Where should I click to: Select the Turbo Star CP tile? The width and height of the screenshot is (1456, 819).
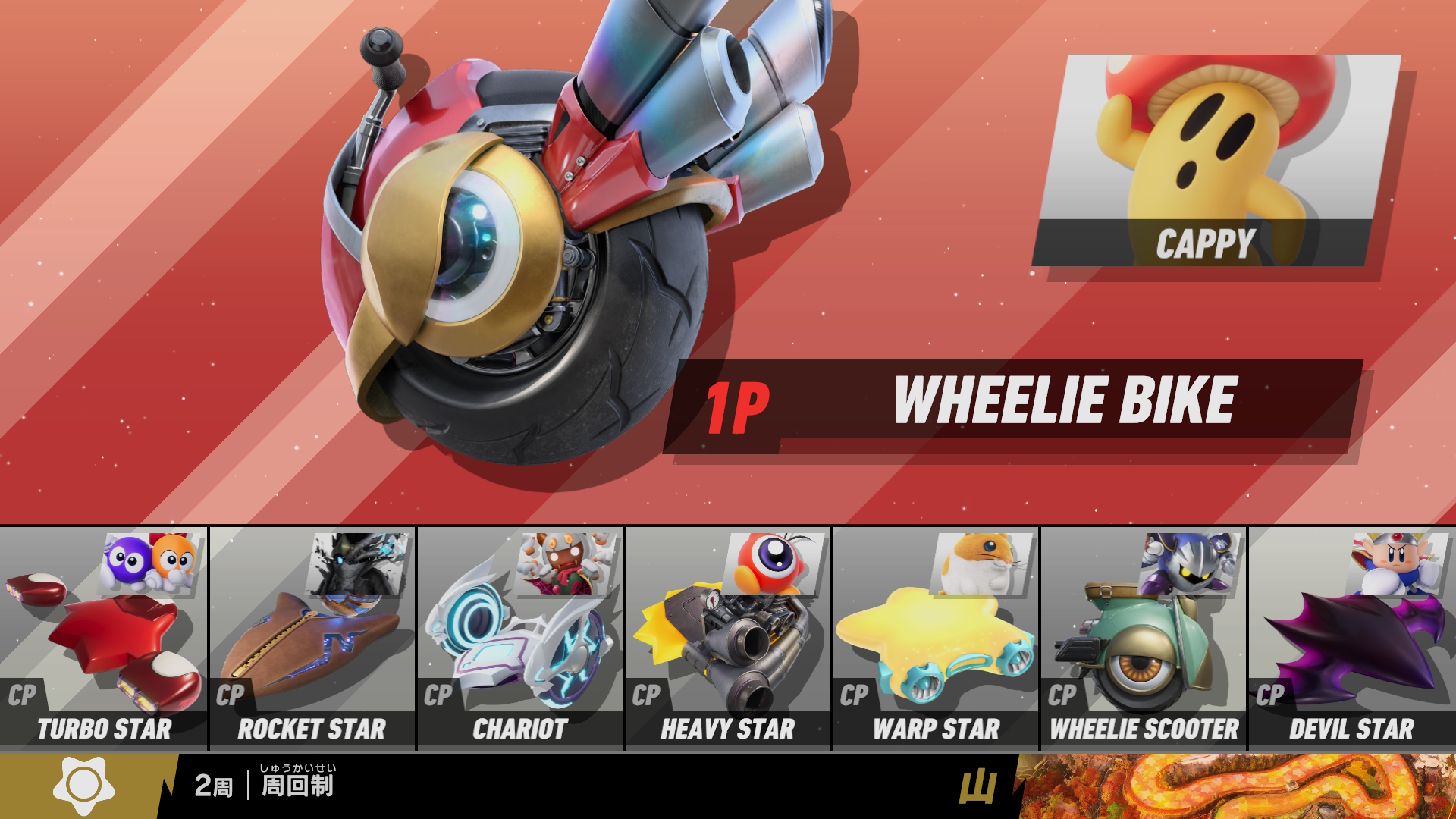point(103,639)
